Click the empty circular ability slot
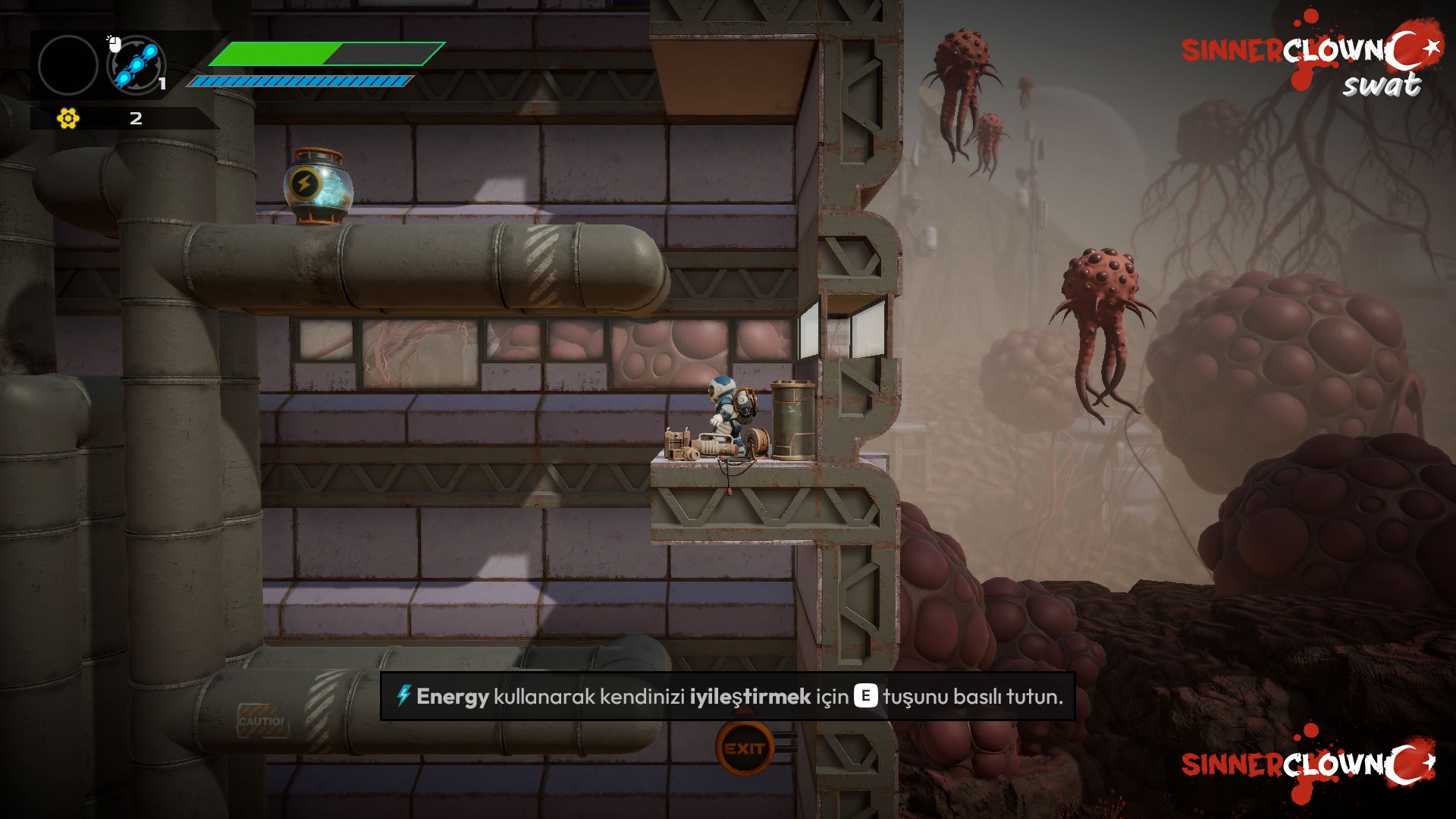Screen dimensions: 1456x819 [68, 65]
